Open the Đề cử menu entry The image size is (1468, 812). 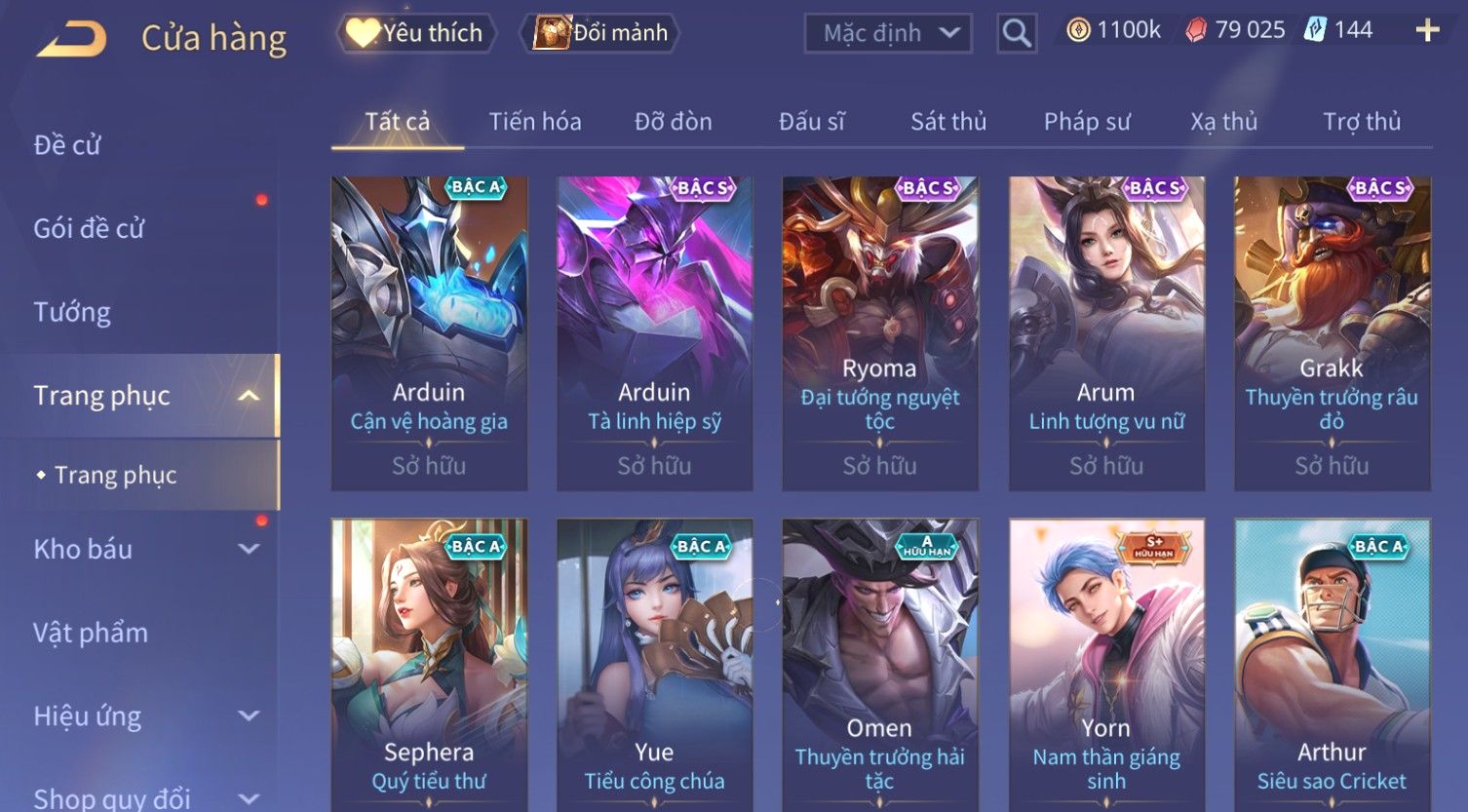click(68, 145)
